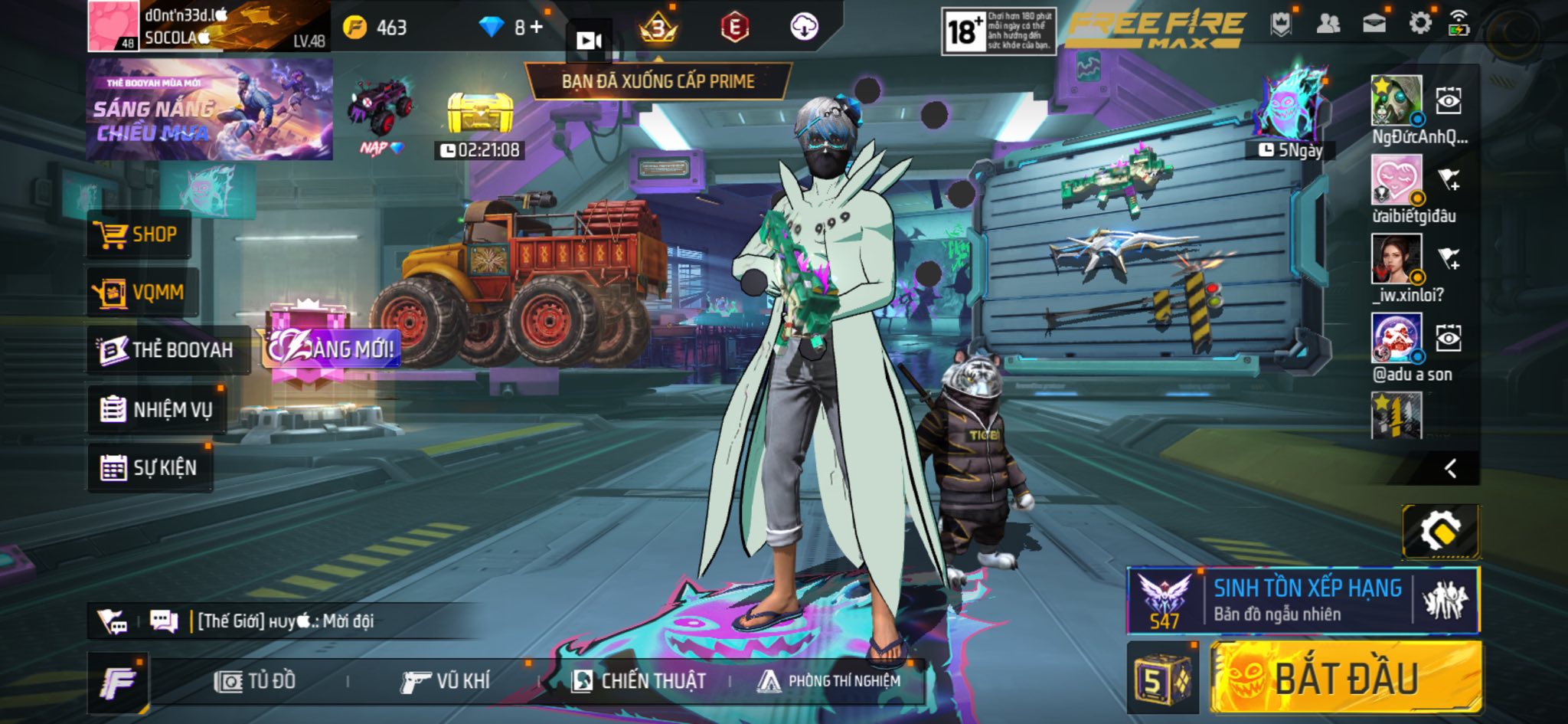Open the CHIẾN THUẬT tactics tab

(639, 681)
